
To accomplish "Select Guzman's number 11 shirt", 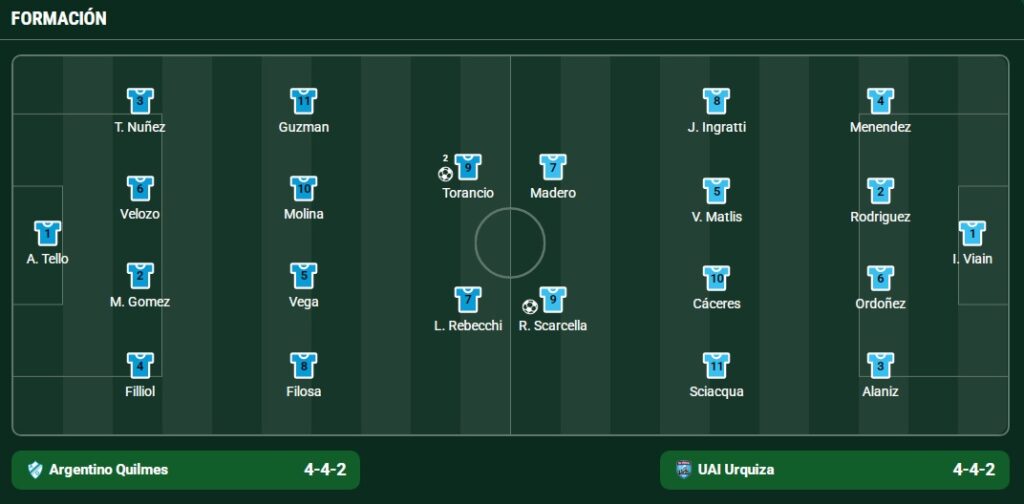I will click(x=304, y=101).
